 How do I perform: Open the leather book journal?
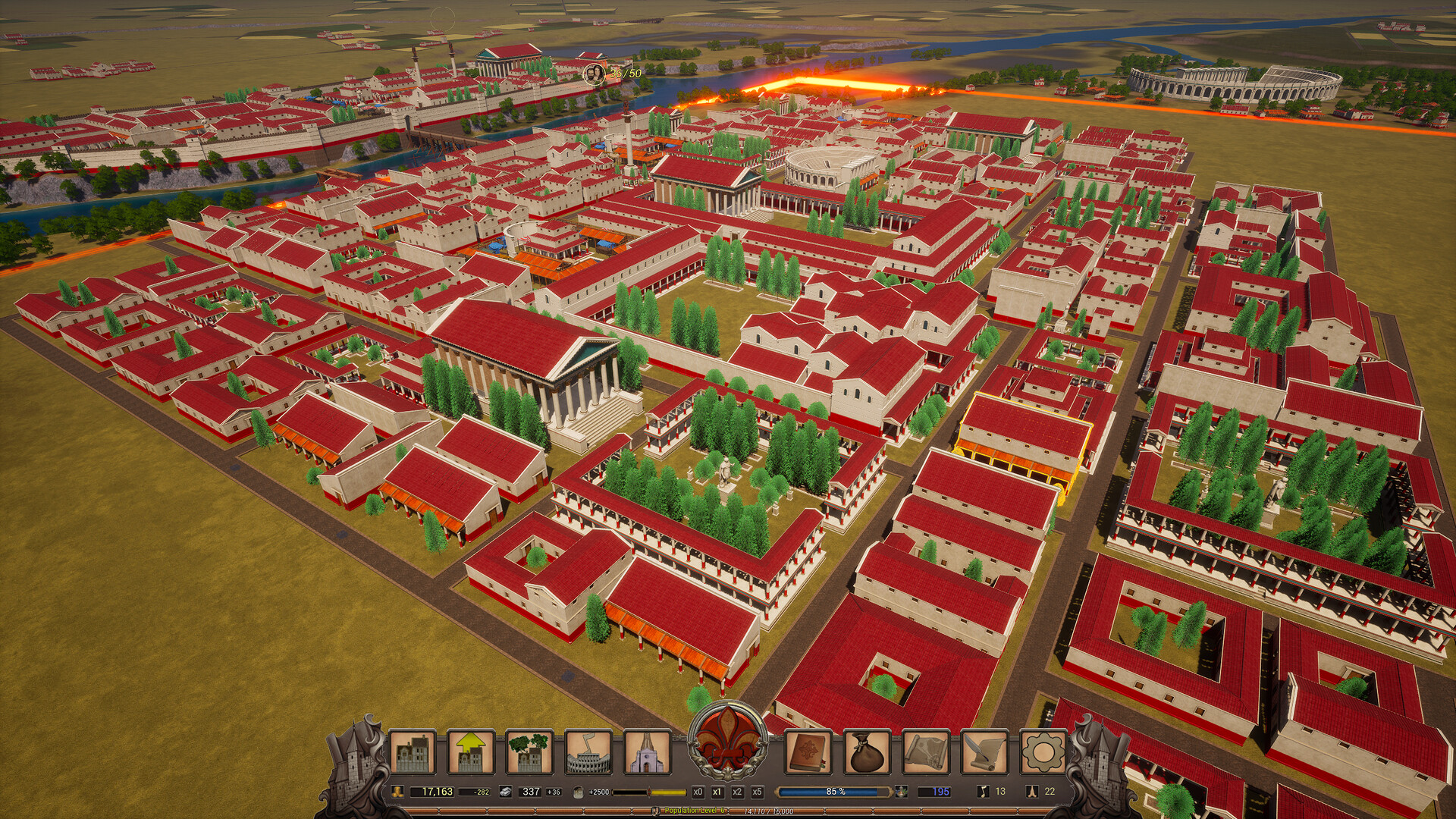tap(808, 752)
